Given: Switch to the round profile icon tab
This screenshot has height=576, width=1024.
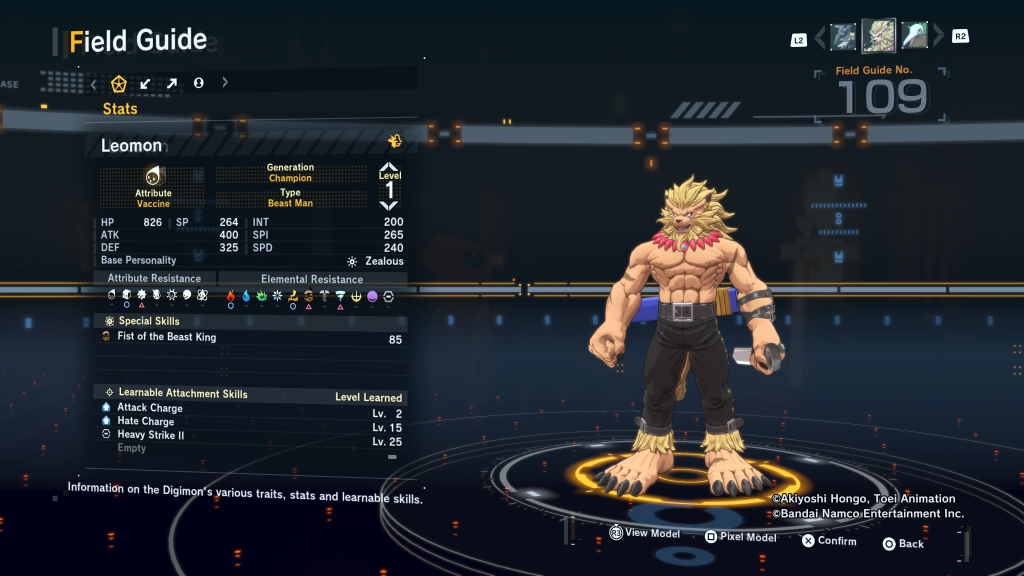Looking at the screenshot, I should coord(198,84).
